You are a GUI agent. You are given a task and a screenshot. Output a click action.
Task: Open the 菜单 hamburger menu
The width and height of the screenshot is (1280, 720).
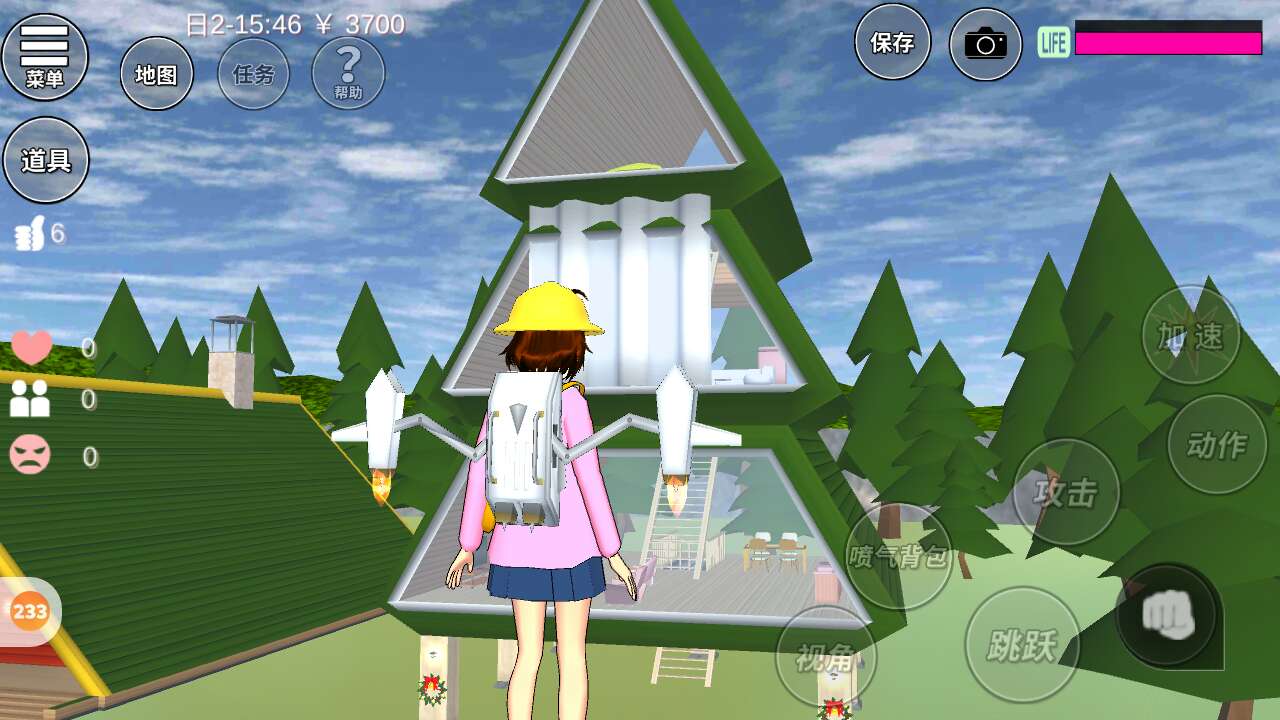click(x=45, y=56)
